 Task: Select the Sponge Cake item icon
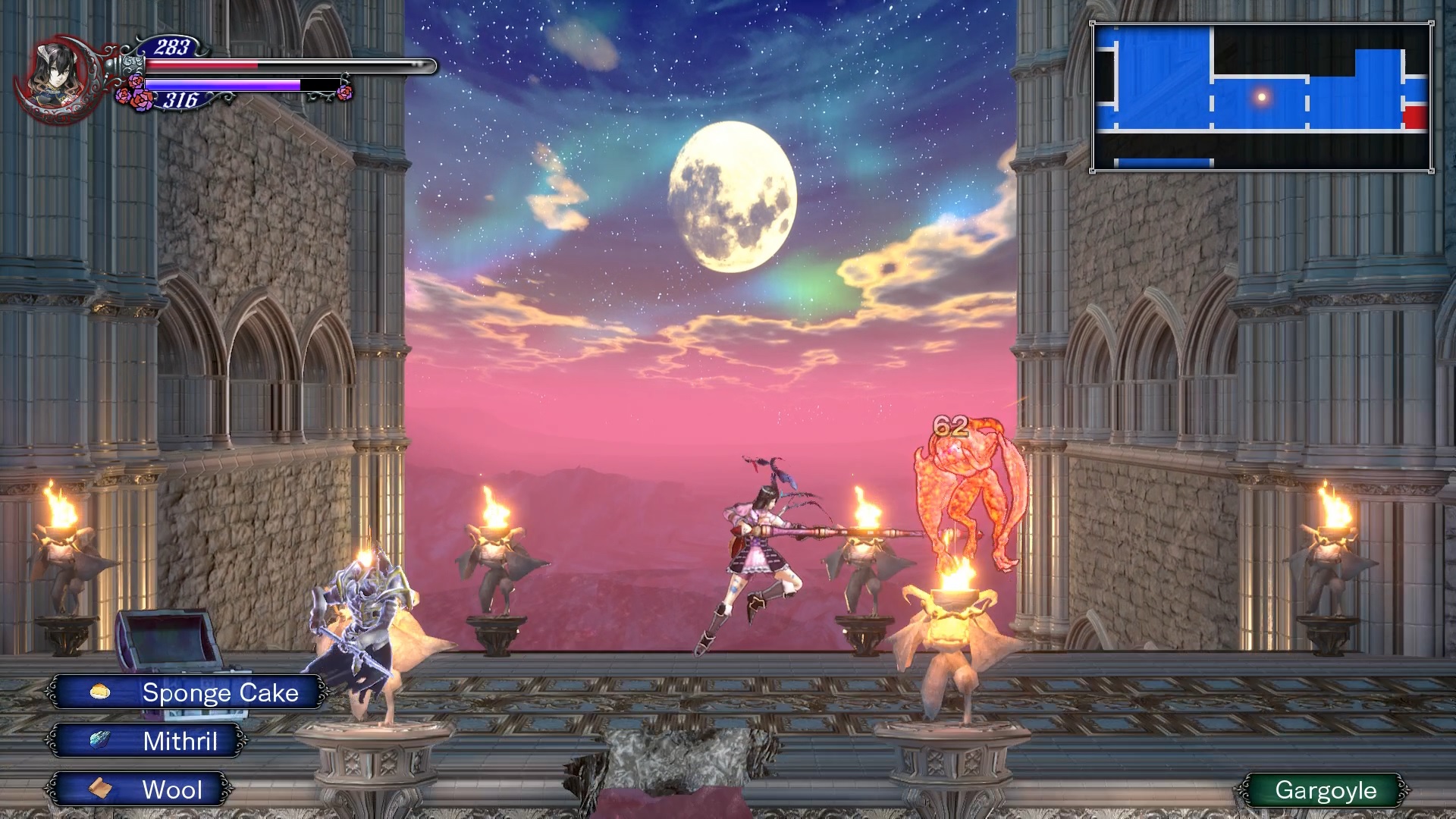pos(100,692)
